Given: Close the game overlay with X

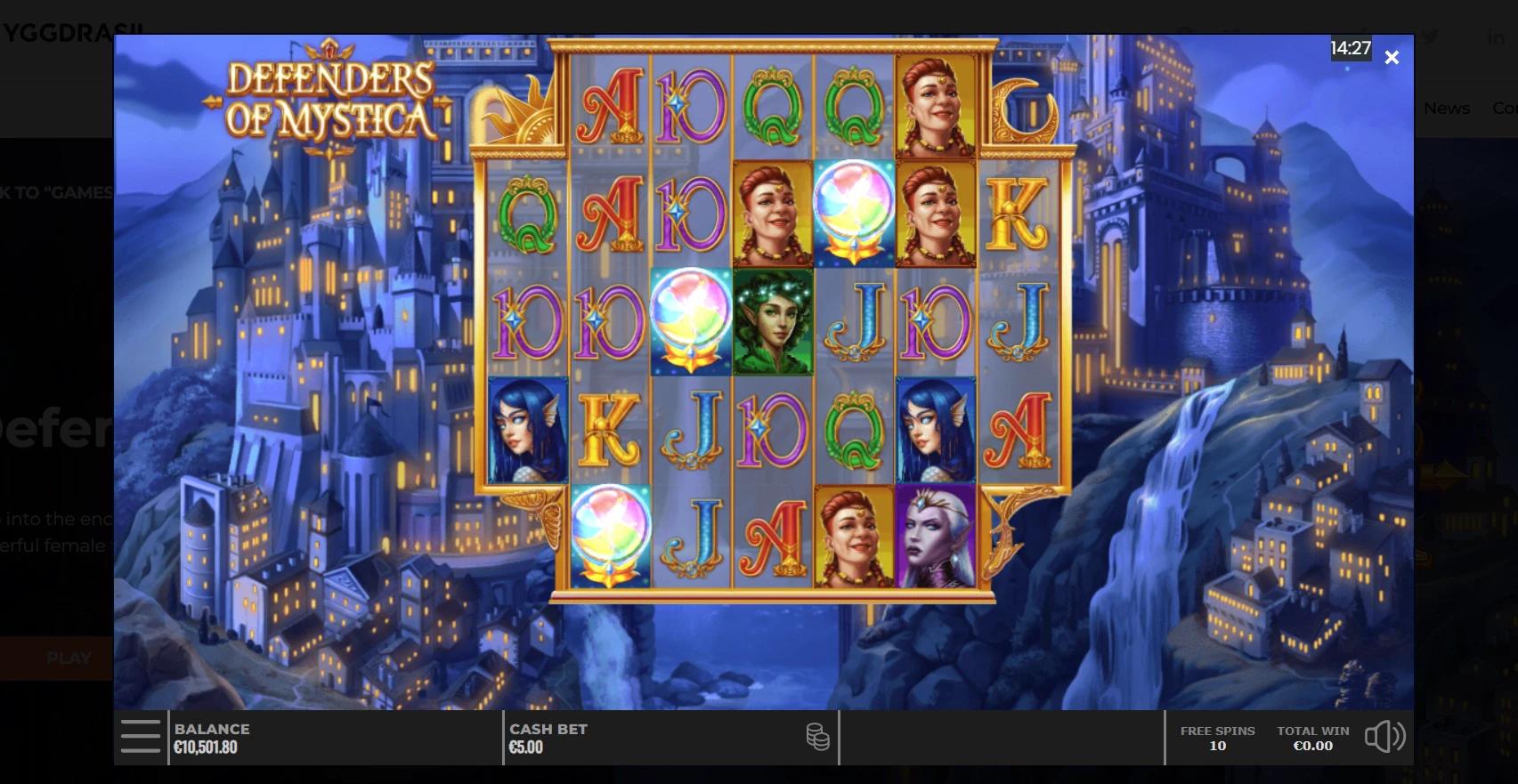Looking at the screenshot, I should click(1392, 58).
